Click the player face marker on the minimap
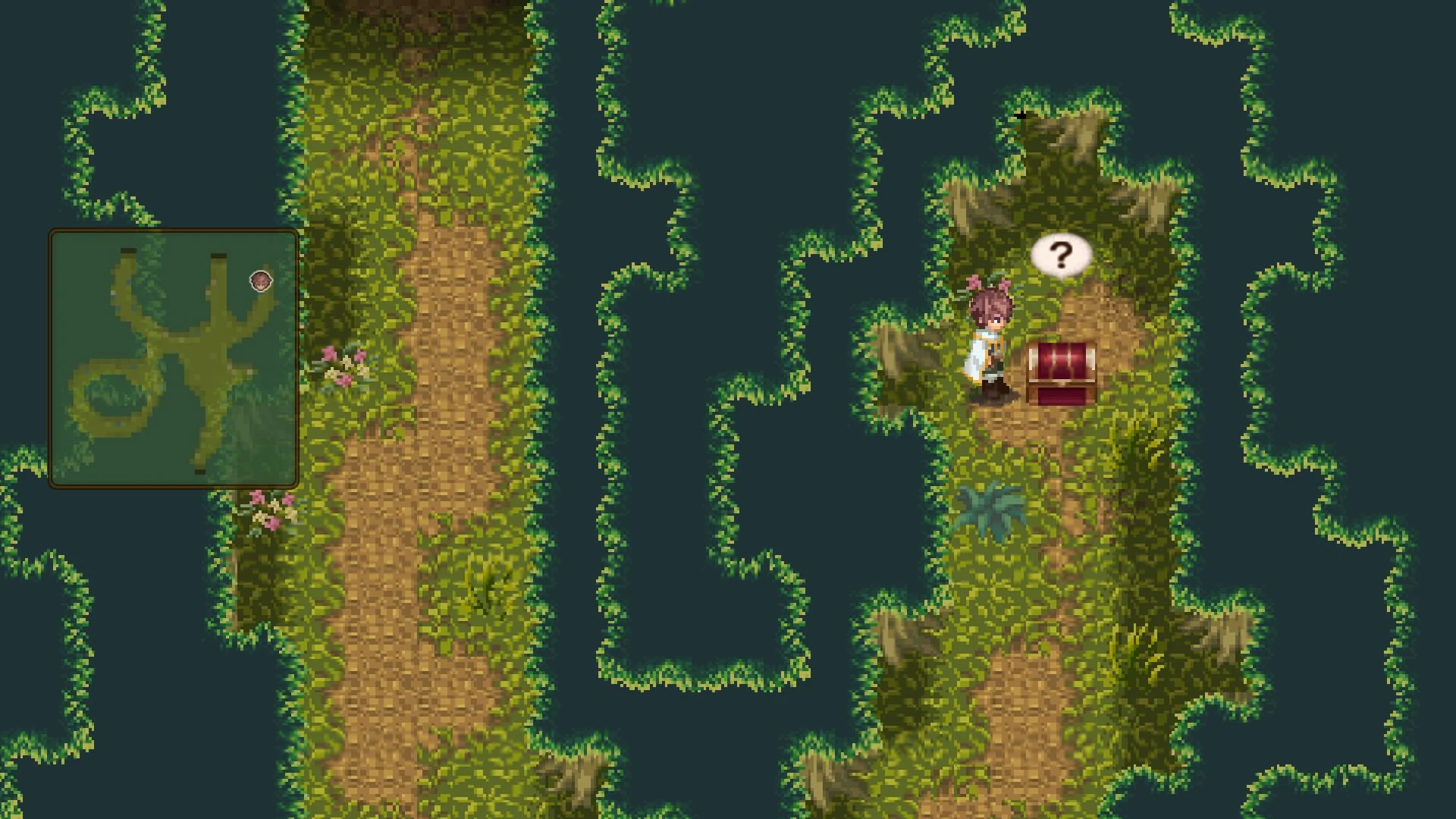The image size is (1456, 819). click(261, 281)
